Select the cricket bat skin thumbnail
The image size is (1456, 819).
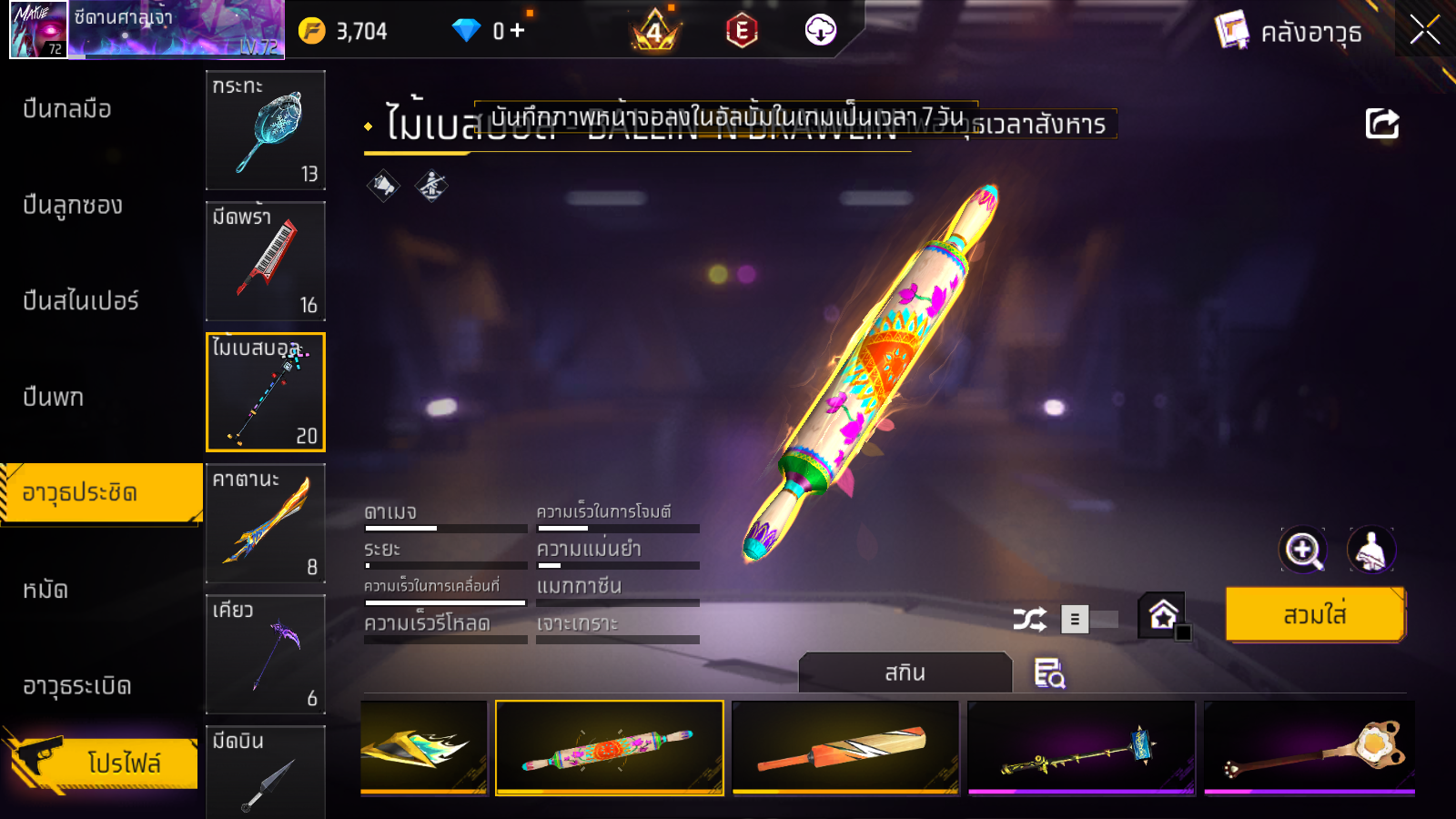pos(845,747)
